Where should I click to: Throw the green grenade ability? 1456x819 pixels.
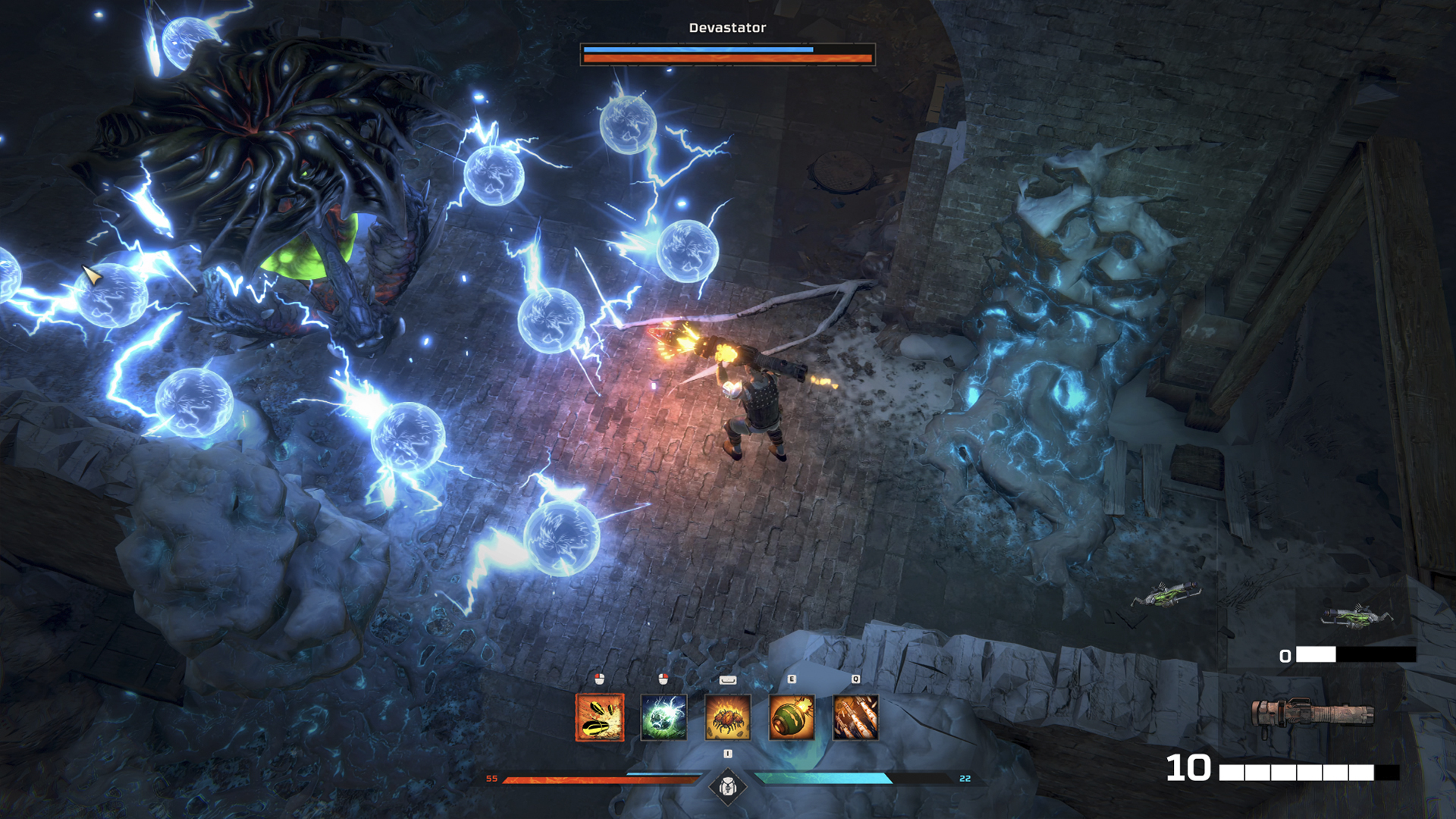click(792, 717)
